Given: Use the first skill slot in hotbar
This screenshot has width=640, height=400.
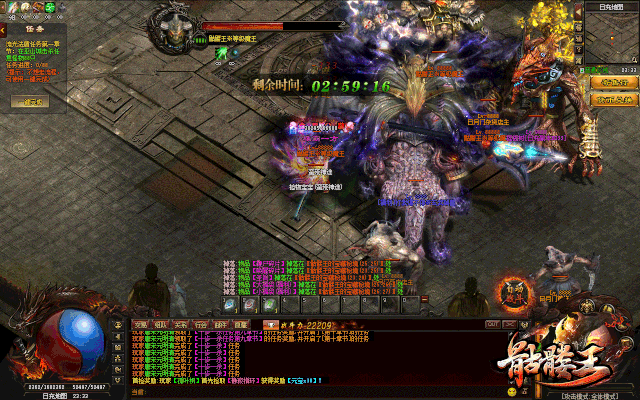Looking at the screenshot, I should pos(230,304).
